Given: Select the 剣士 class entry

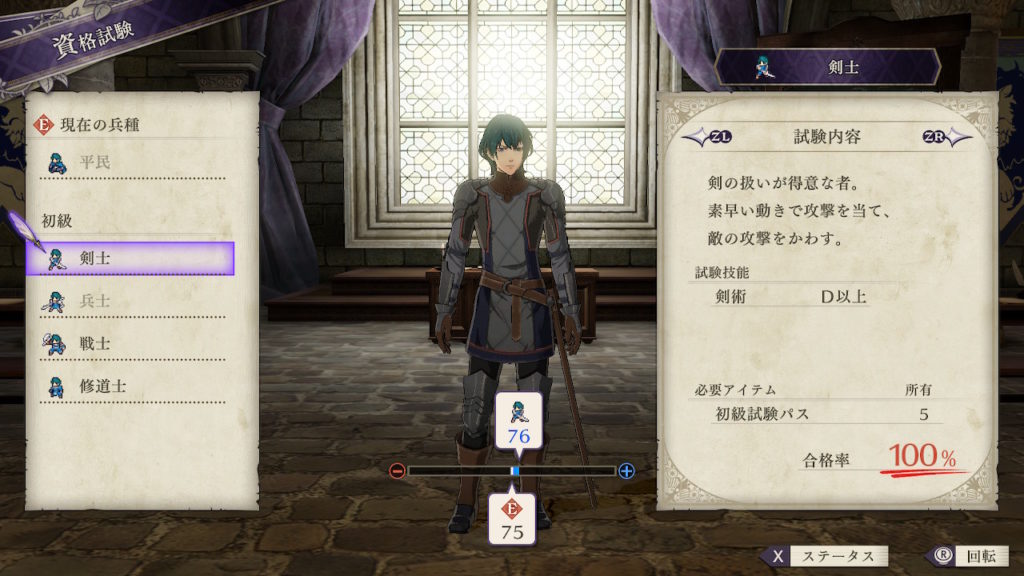Looking at the screenshot, I should point(131,258).
